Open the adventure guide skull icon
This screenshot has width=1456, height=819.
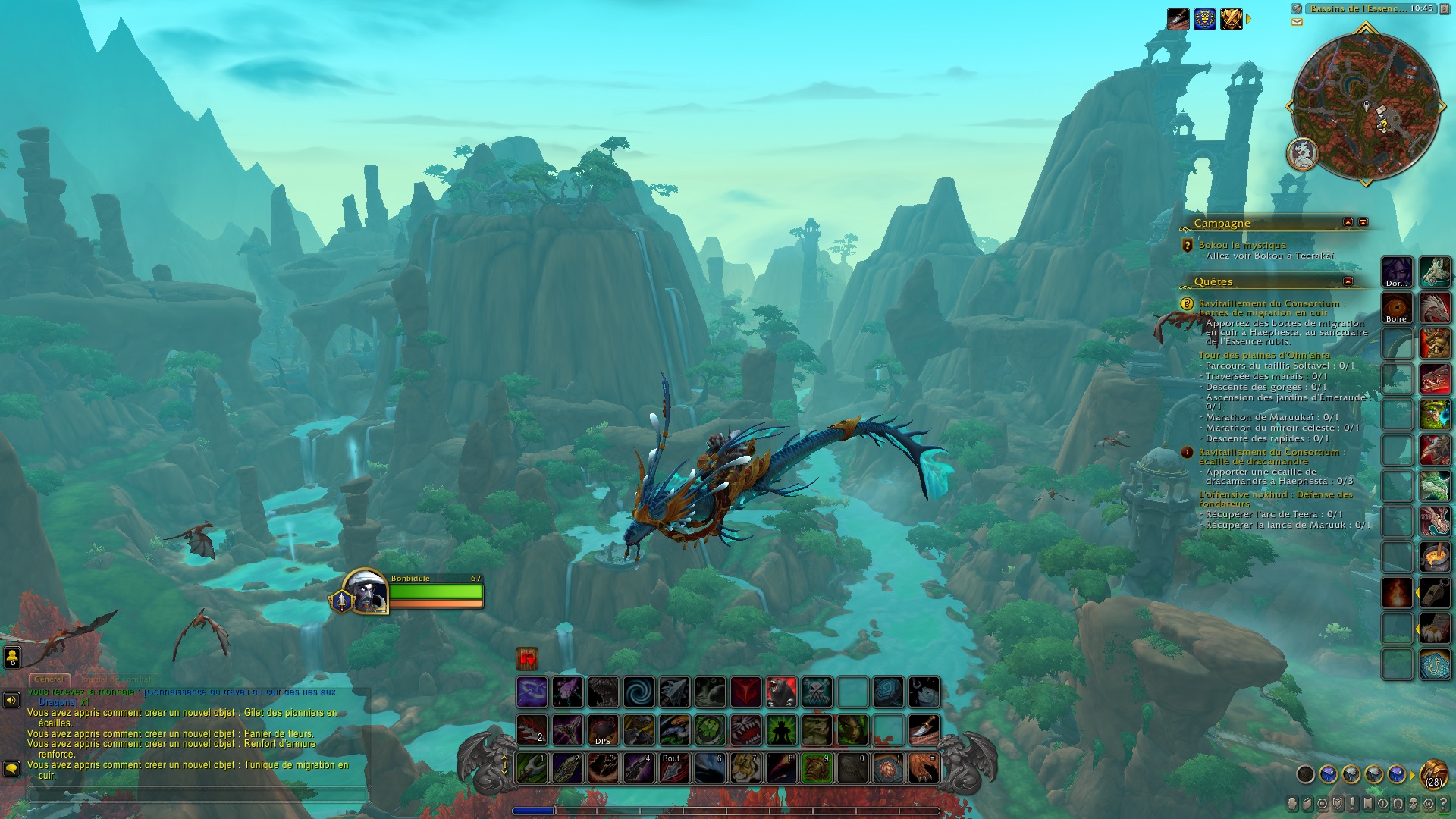[1412, 805]
